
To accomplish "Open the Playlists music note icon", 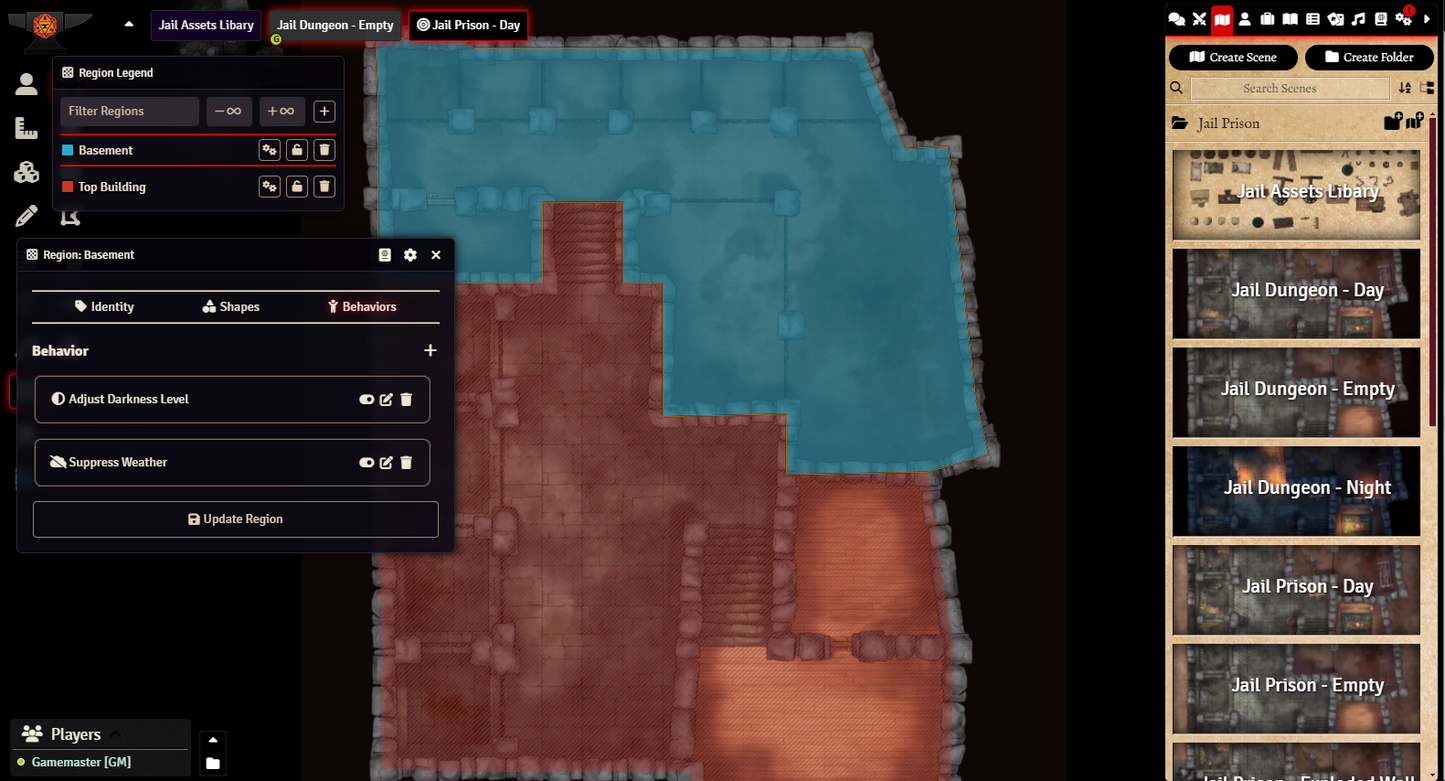I will coord(1359,18).
